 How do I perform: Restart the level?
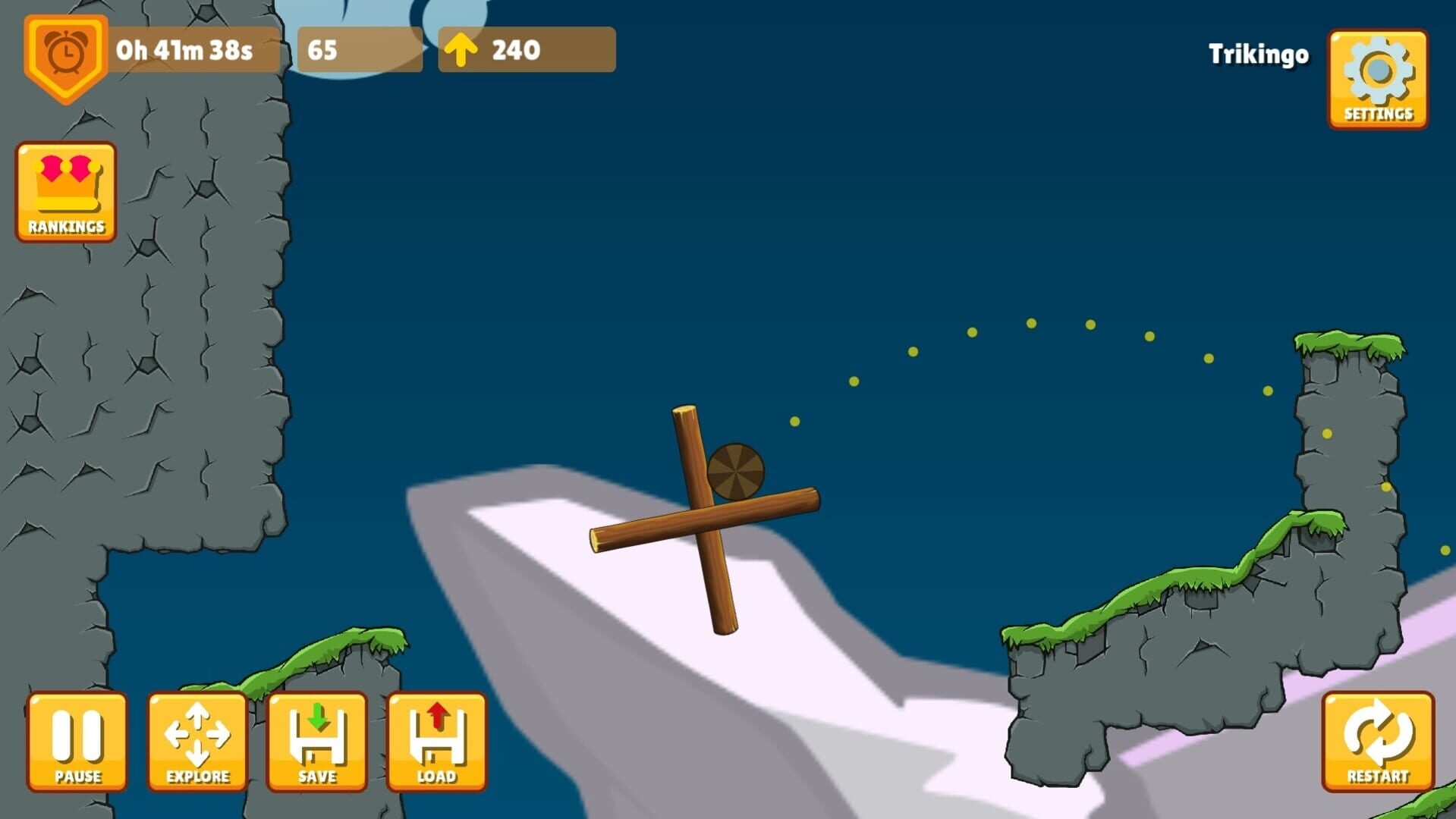[x=1376, y=739]
